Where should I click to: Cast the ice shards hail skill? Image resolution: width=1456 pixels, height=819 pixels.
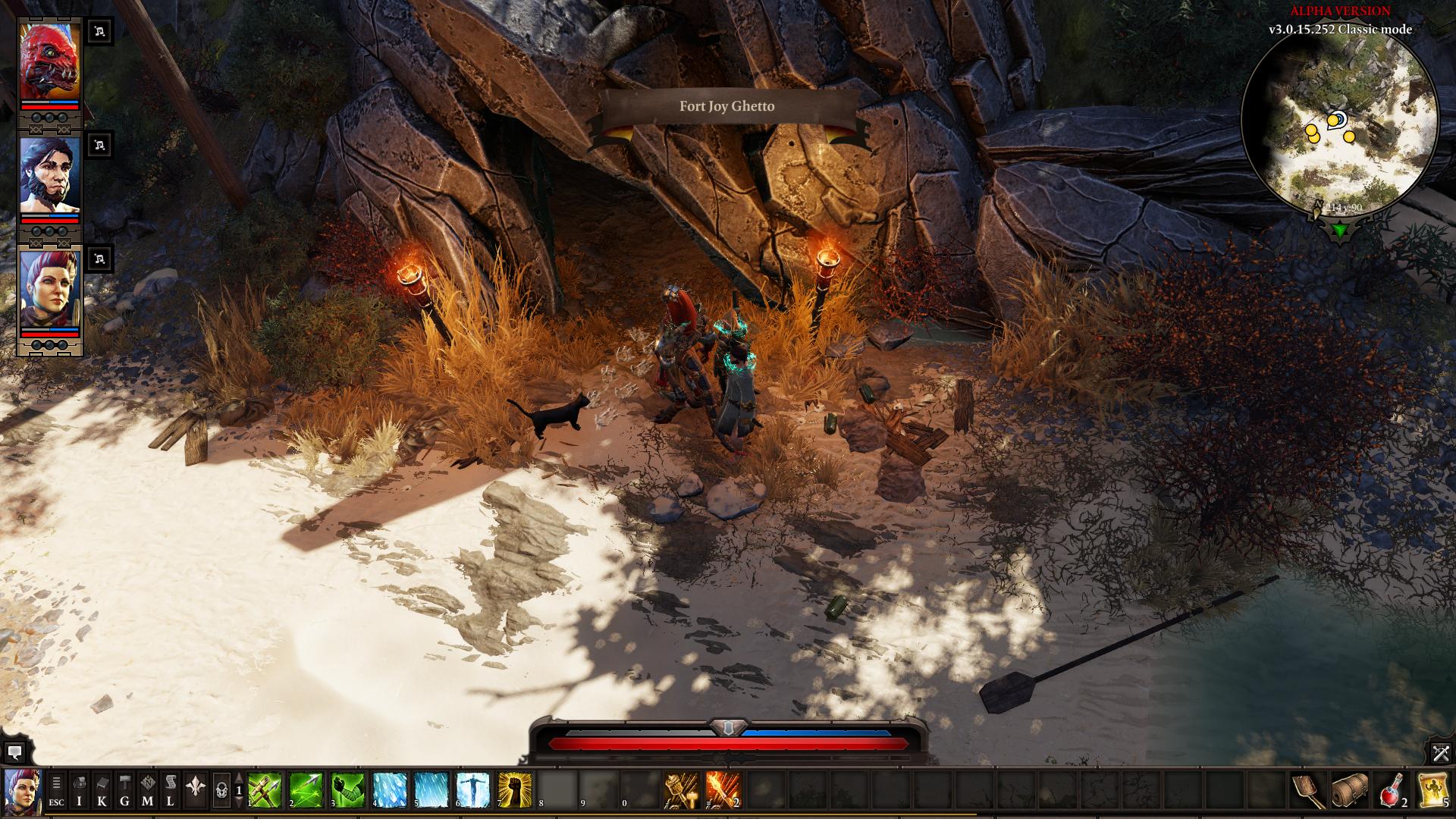[x=389, y=791]
